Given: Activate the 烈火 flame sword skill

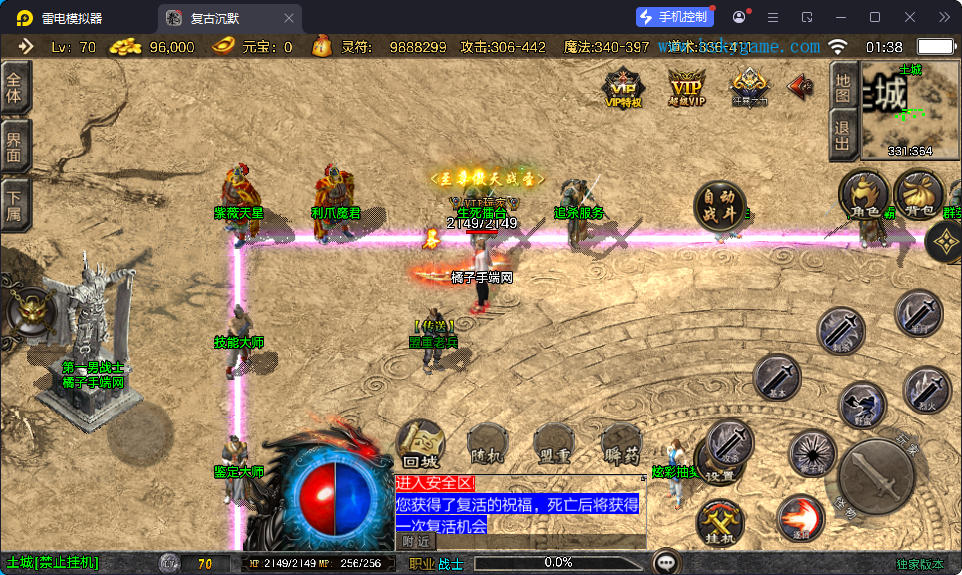Looking at the screenshot, I should point(926,389).
